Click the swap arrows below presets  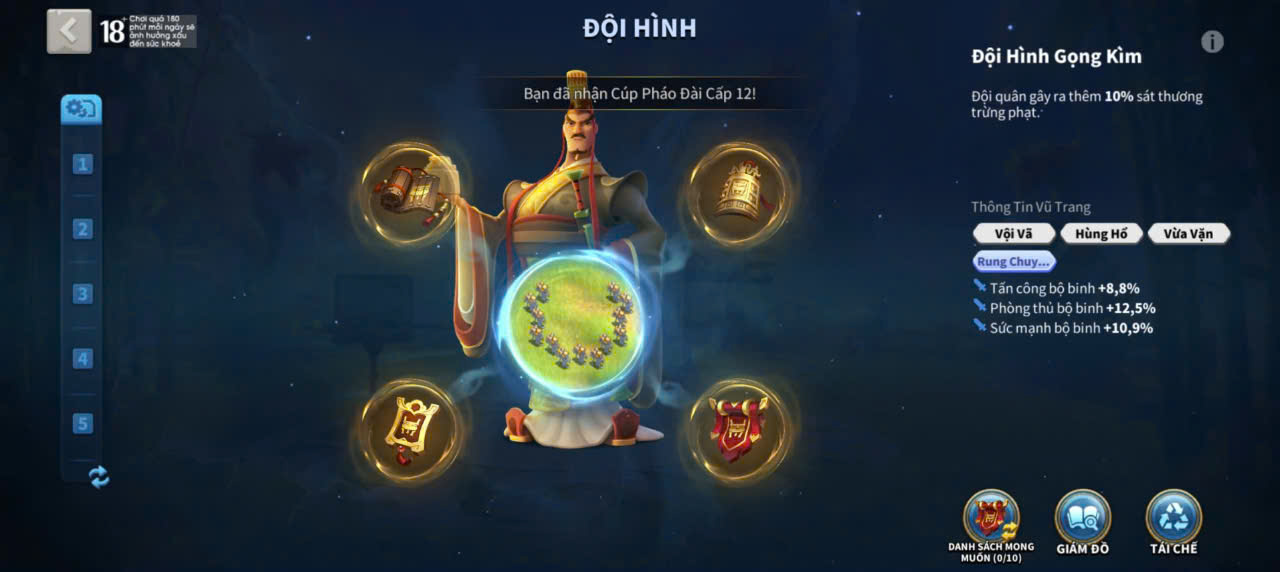(x=99, y=477)
